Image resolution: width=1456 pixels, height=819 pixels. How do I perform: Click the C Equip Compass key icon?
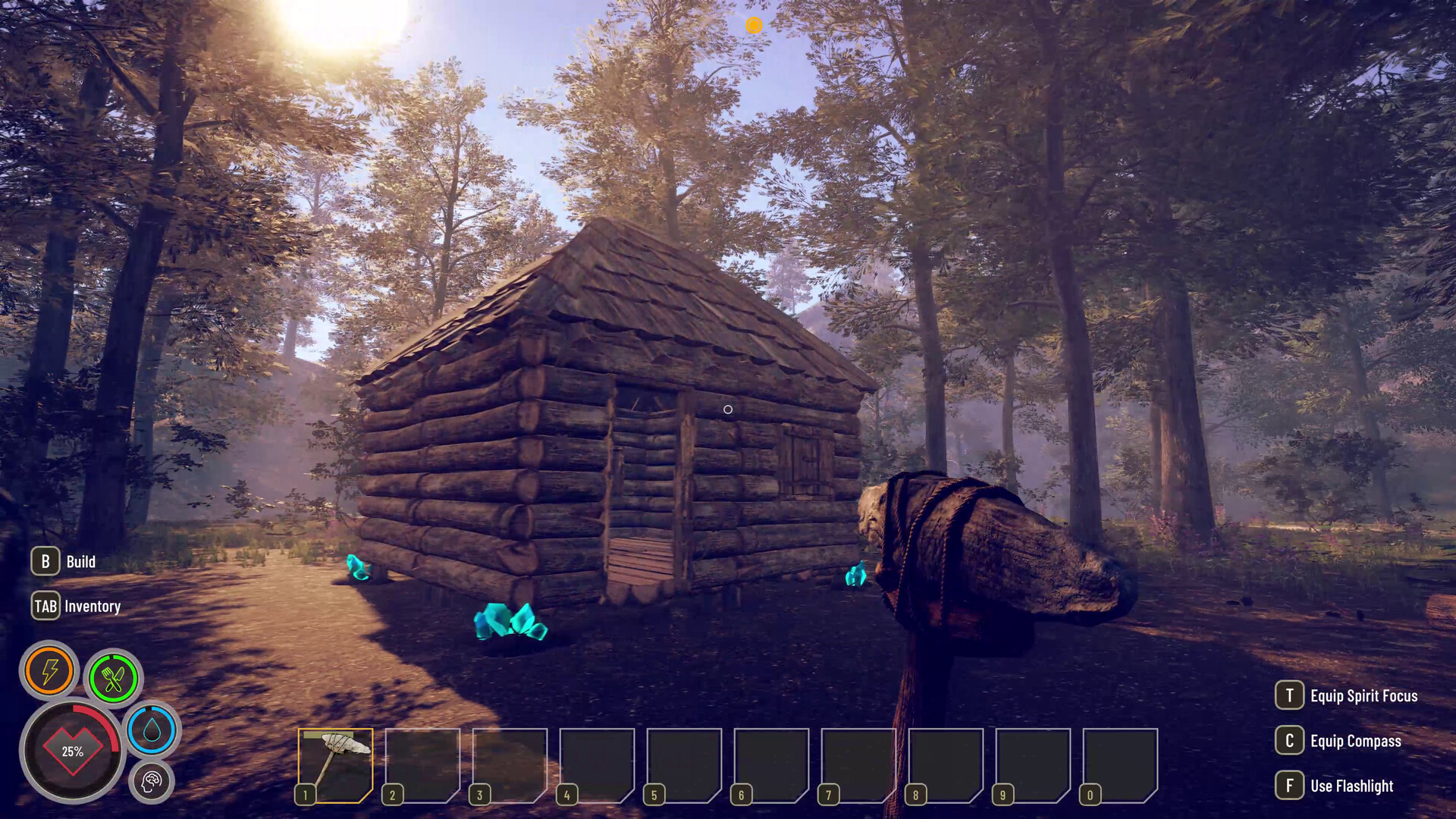tap(1289, 741)
